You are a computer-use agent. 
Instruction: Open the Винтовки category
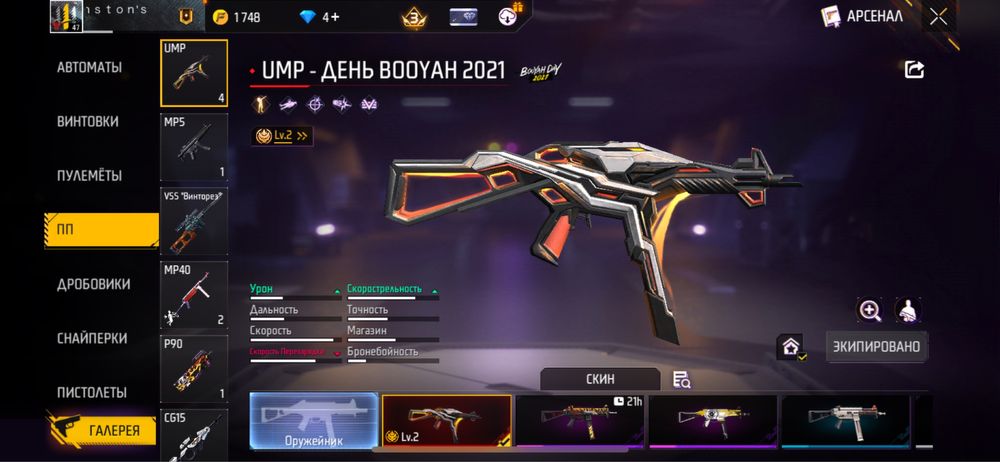coord(88,121)
